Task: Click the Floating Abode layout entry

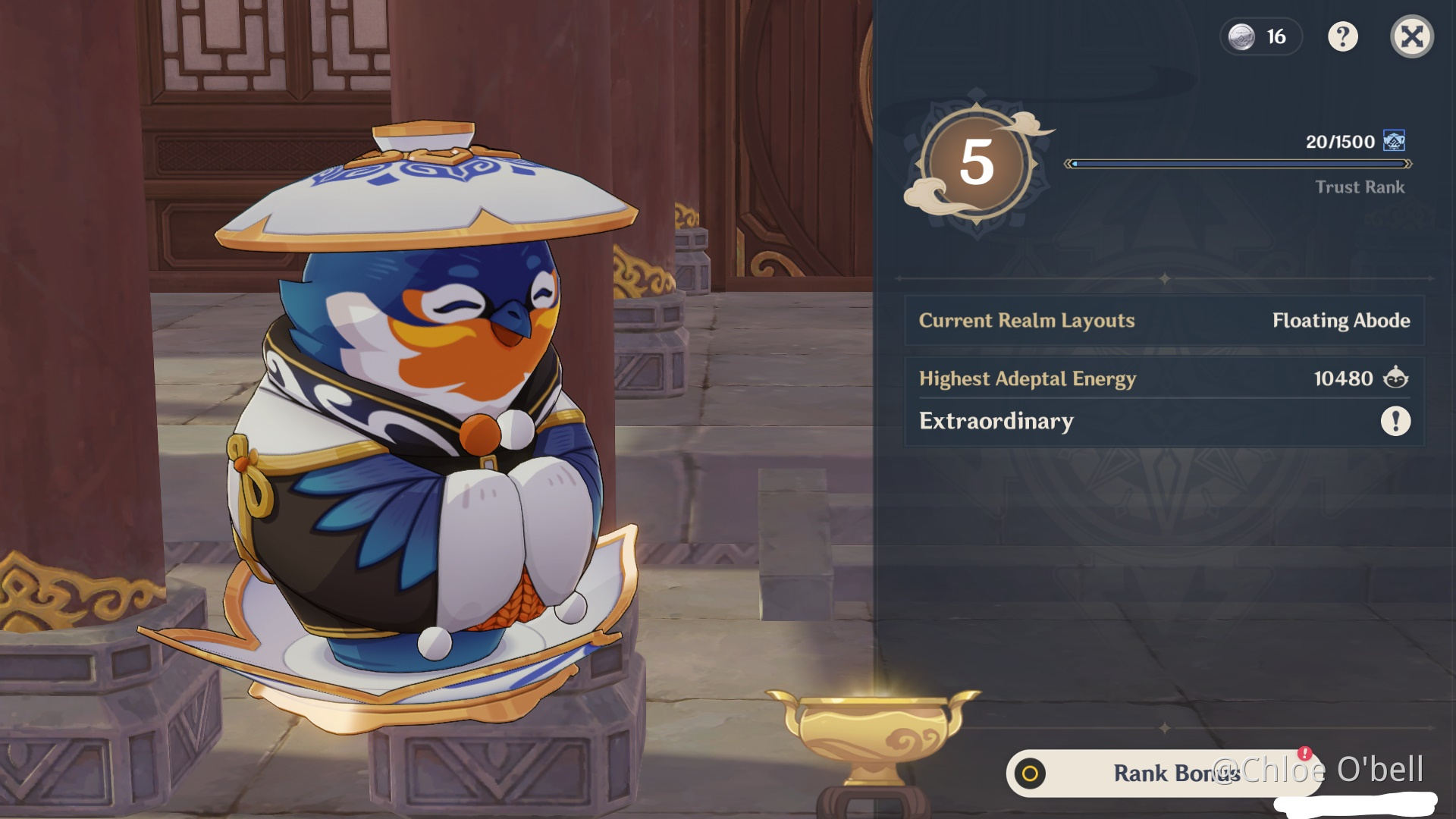Action: tap(1342, 321)
